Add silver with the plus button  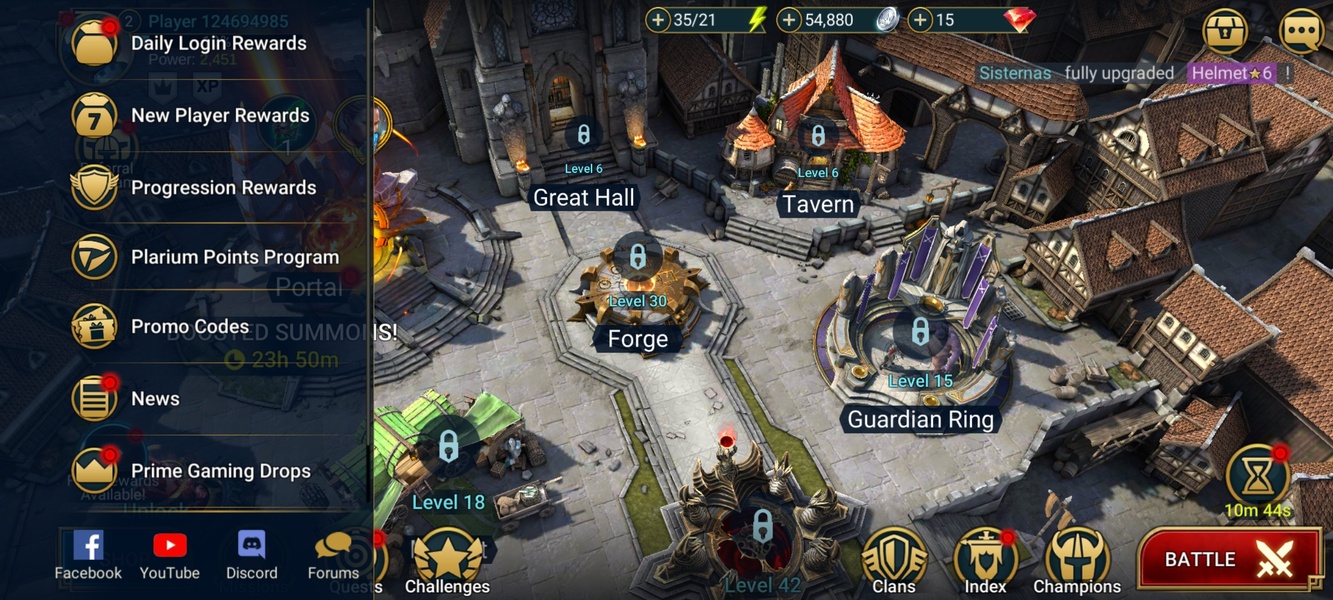coord(790,20)
